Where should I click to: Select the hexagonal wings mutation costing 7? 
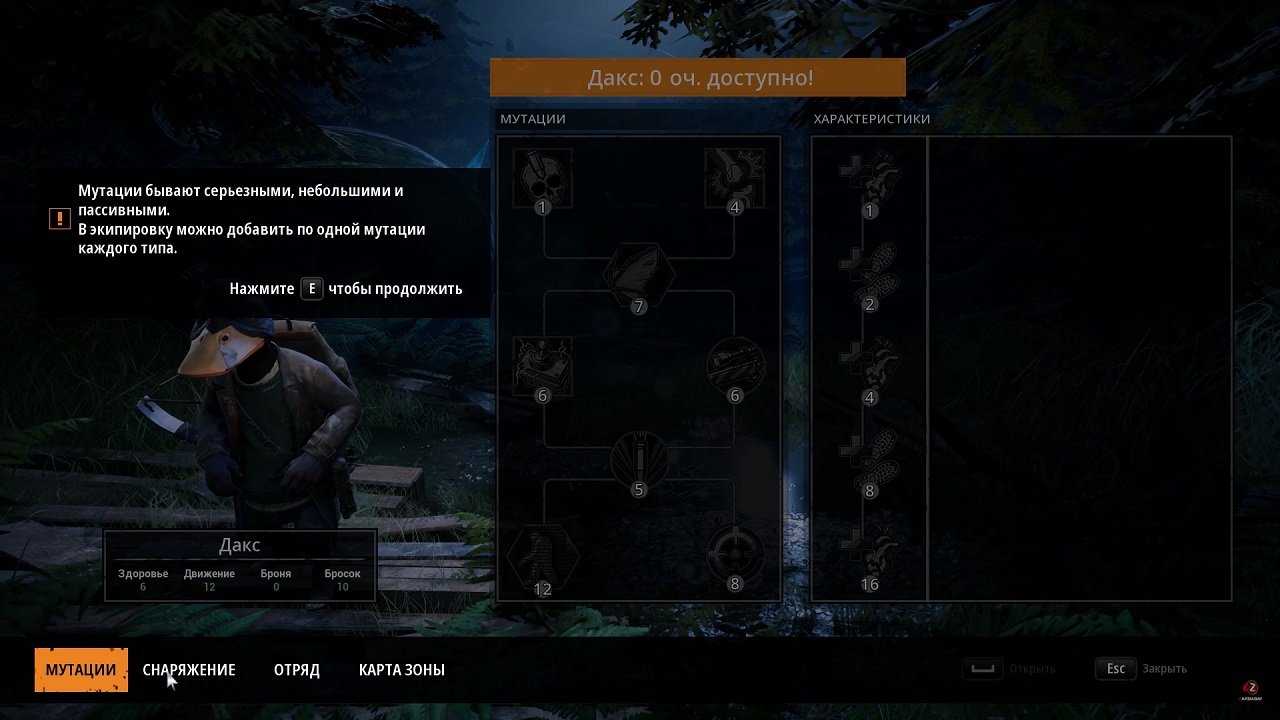click(639, 275)
